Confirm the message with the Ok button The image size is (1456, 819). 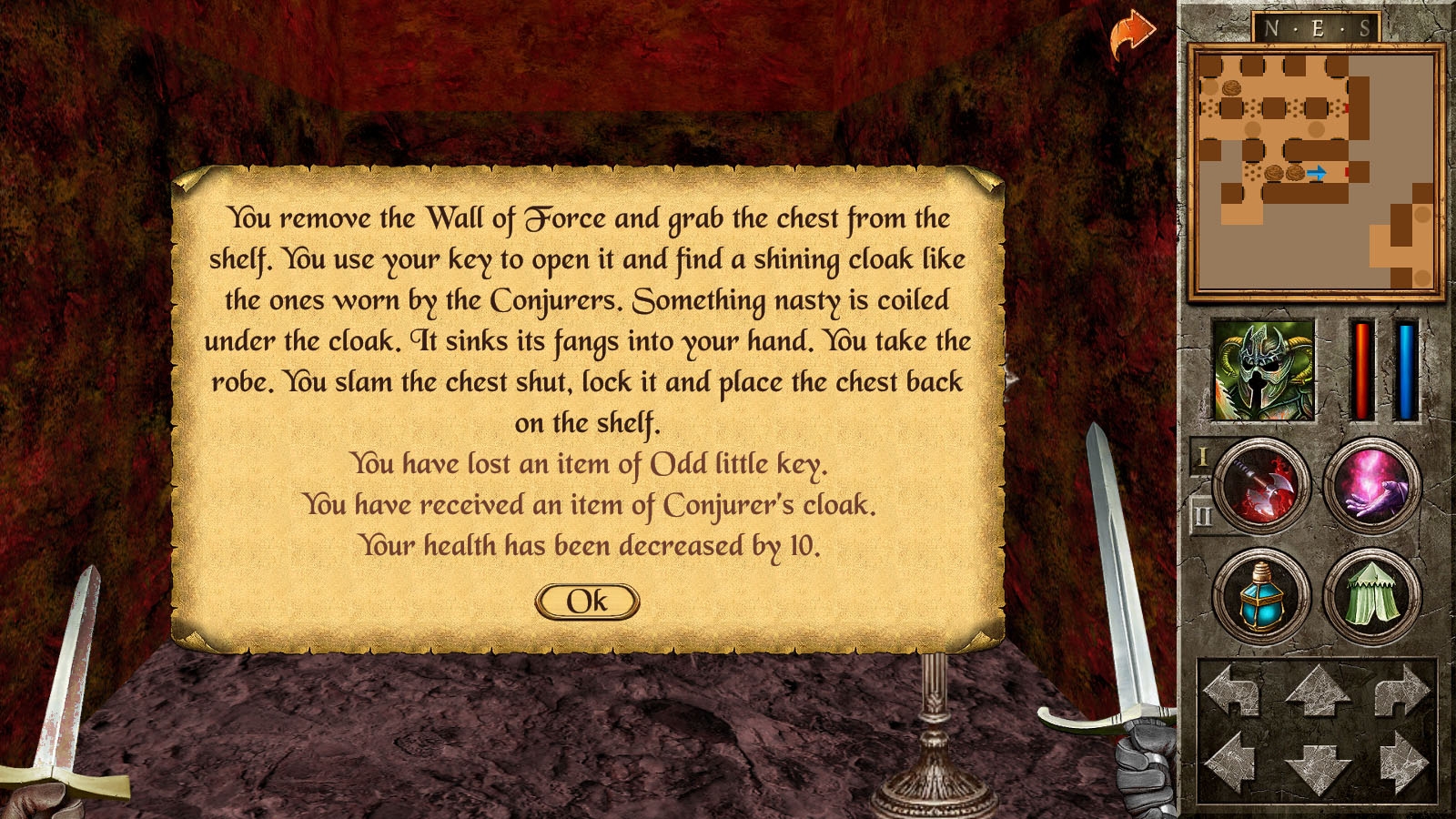click(x=587, y=602)
